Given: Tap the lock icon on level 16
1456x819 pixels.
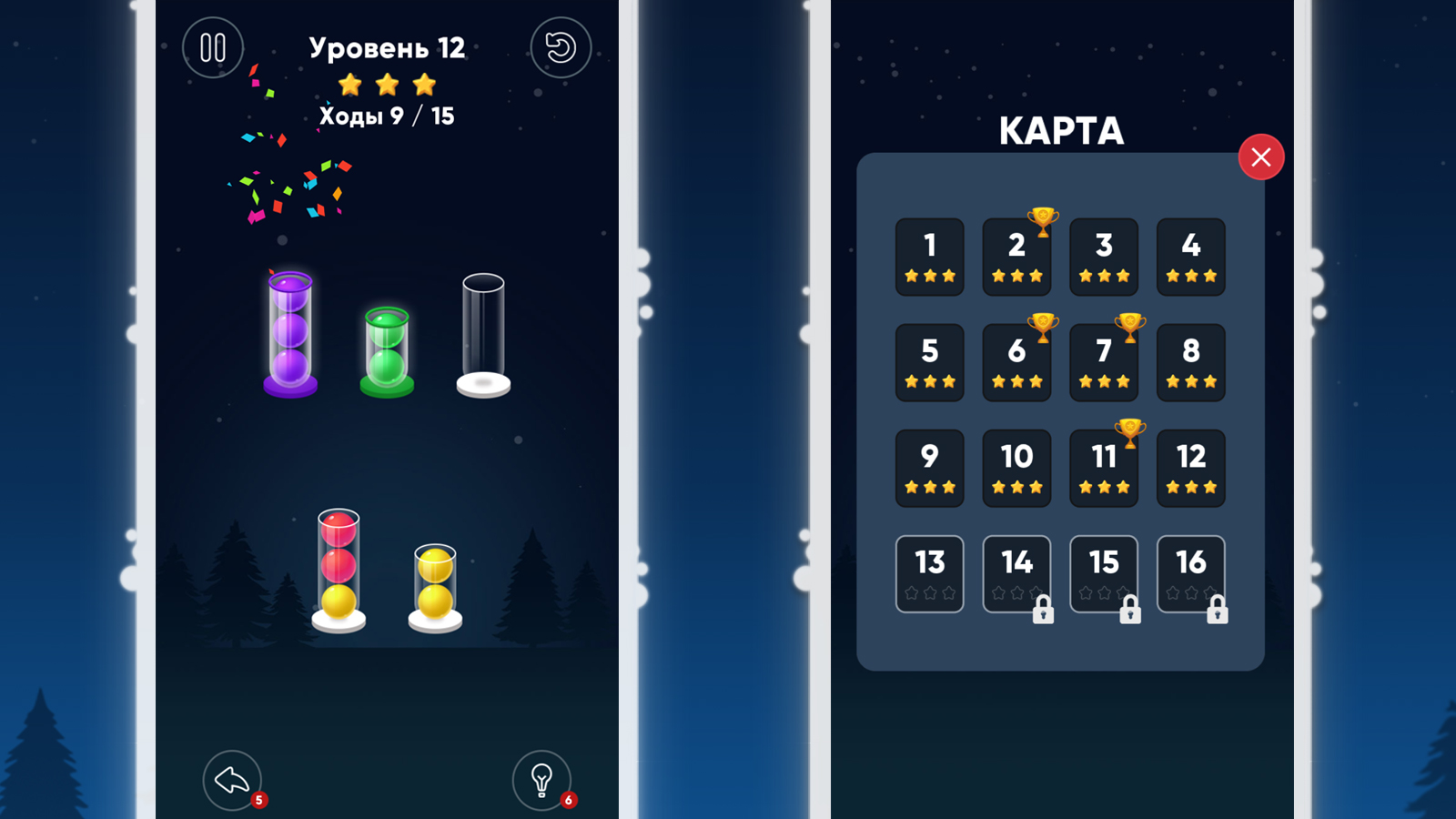Looking at the screenshot, I should 1218,610.
